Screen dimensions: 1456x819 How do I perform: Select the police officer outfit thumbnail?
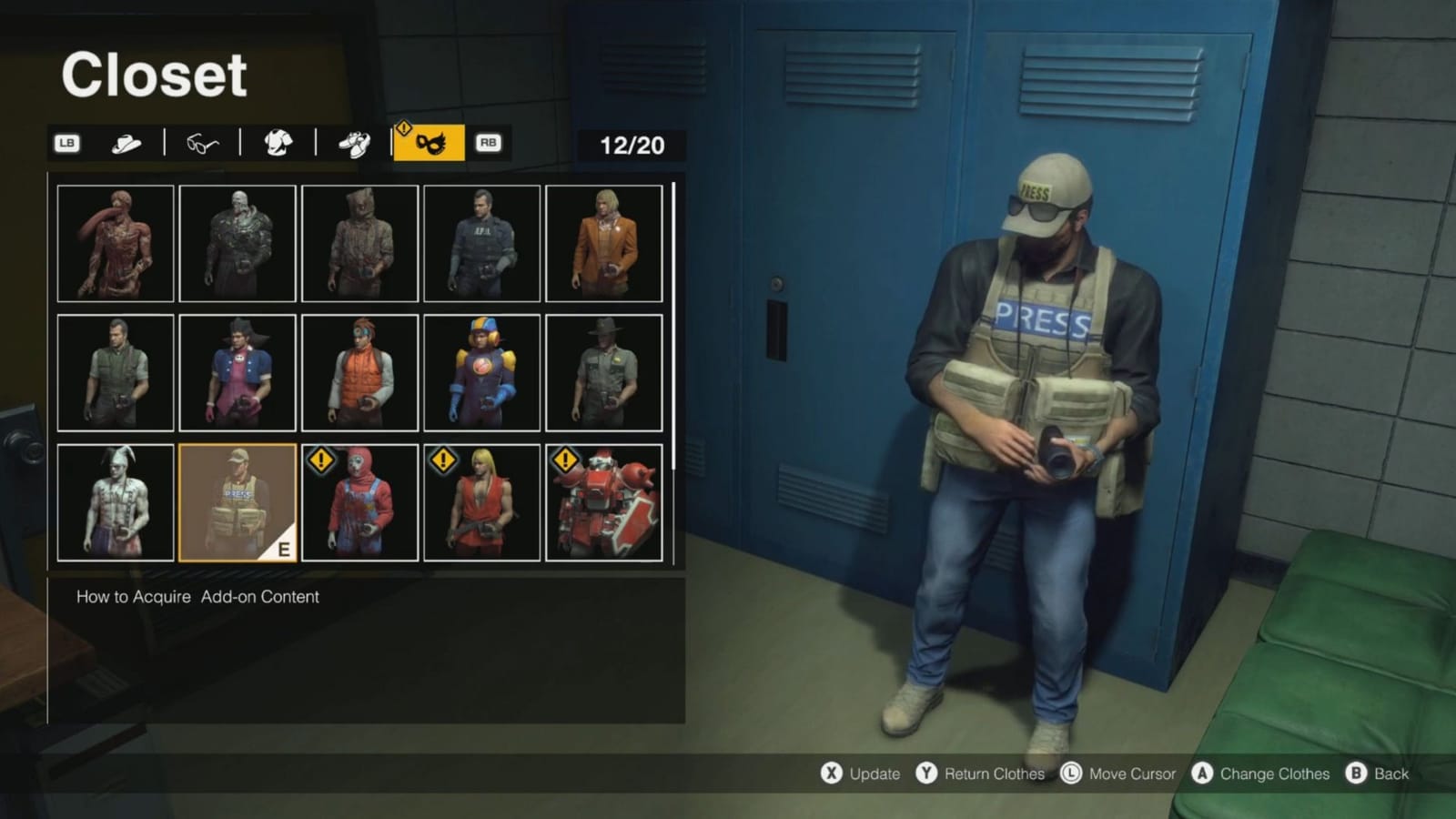pyautogui.click(x=481, y=242)
